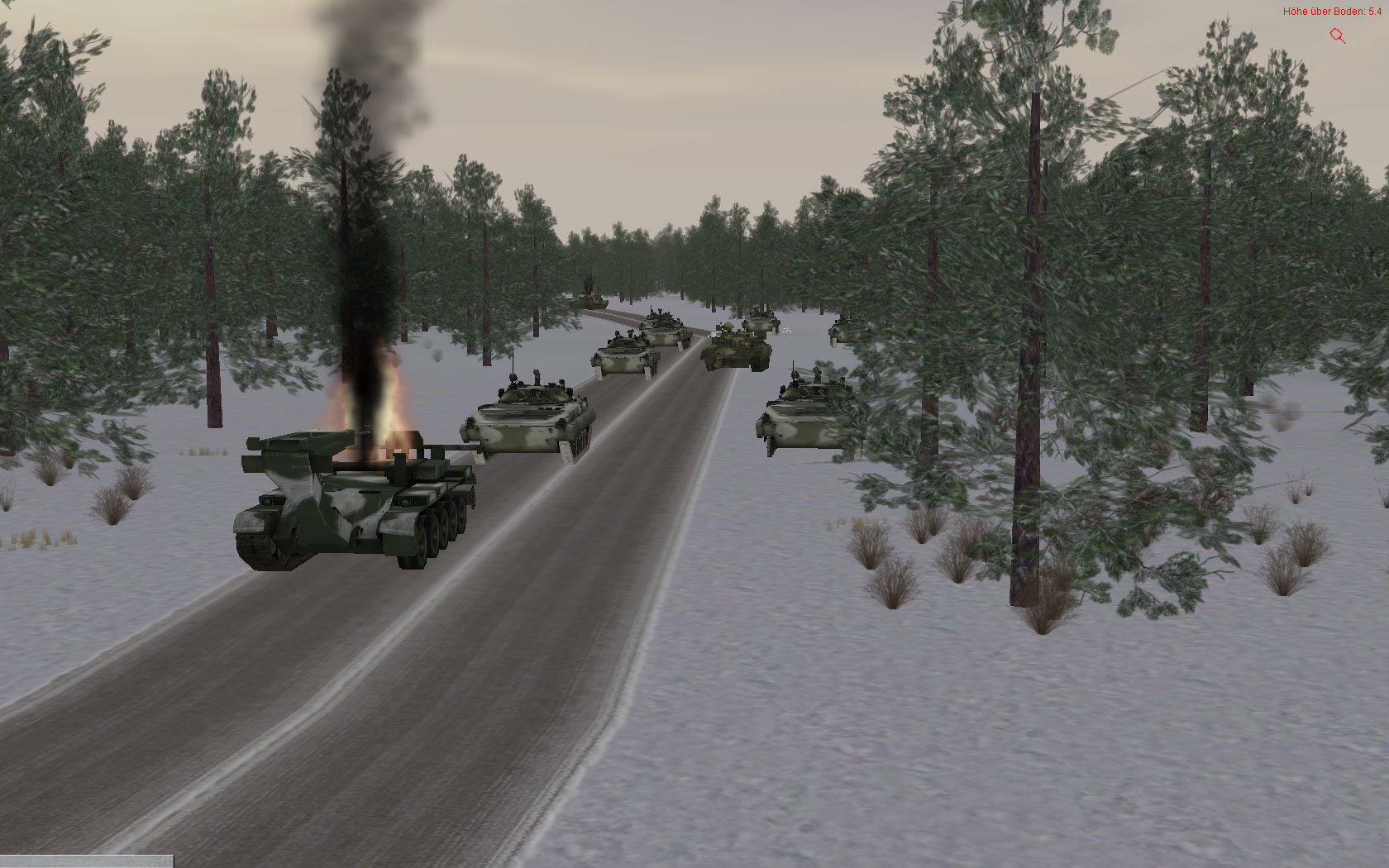Click the gray panel edge at the bottom
Screen dimensions: 1389x868
[87, 861]
